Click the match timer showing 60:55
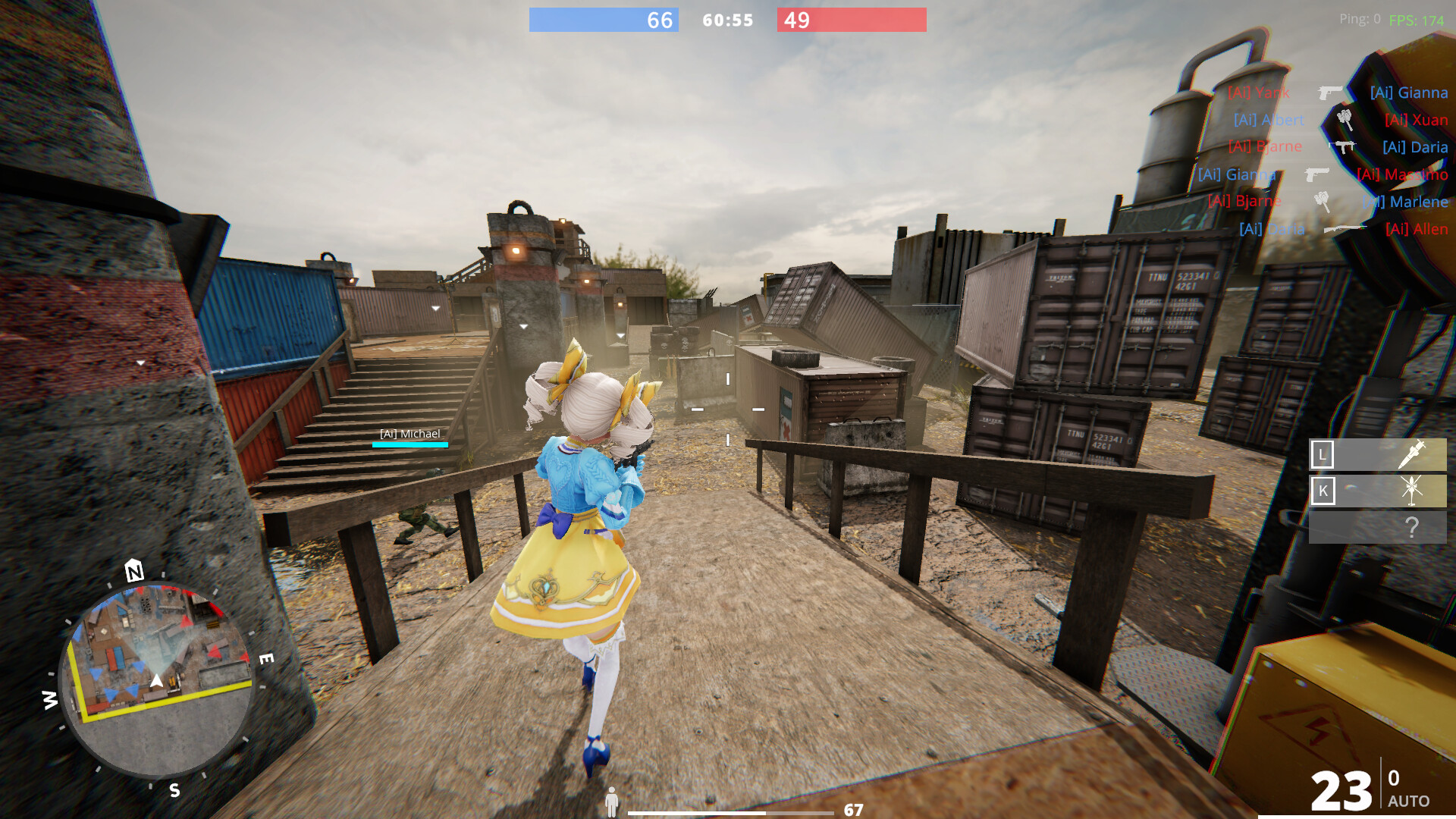This screenshot has width=1456, height=819. click(725, 20)
